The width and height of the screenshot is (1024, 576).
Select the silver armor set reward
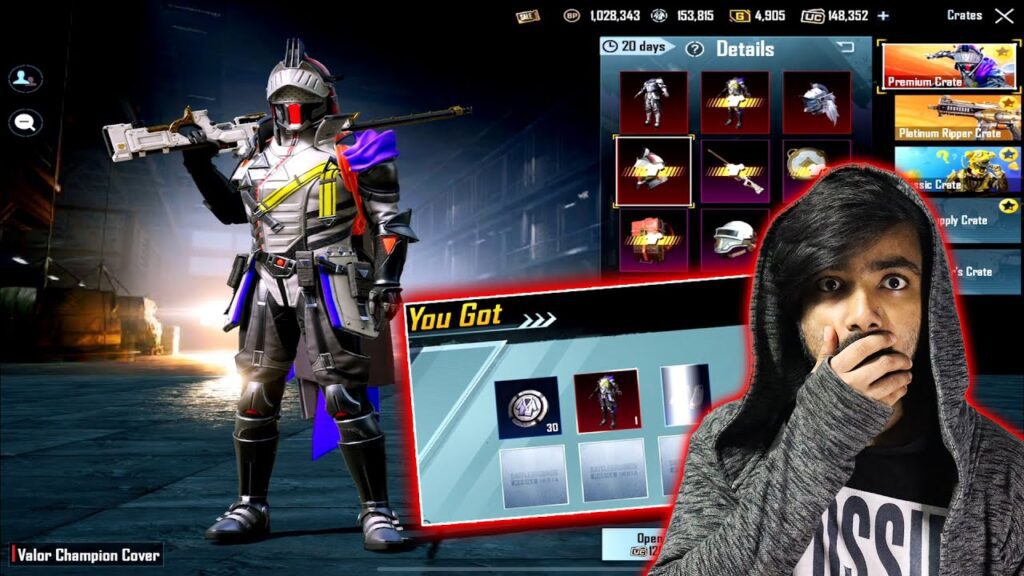click(x=653, y=102)
